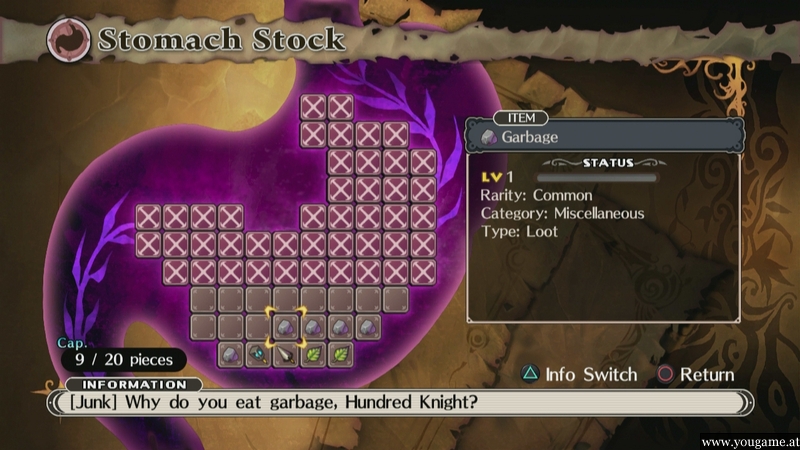800x450 pixels.
Task: Select the blue lantern item slot
Action: pos(258,354)
